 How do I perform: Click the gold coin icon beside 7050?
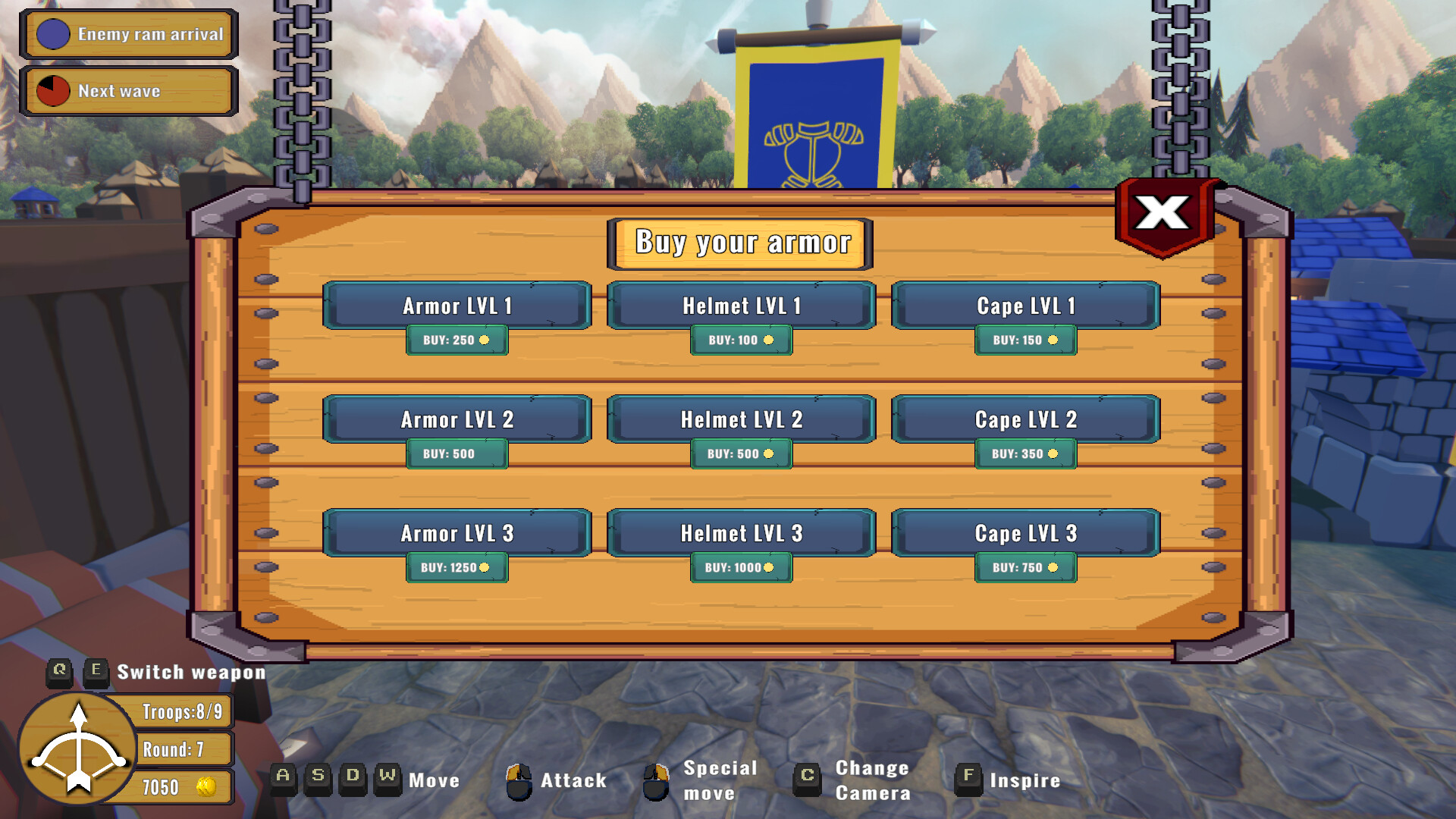(206, 787)
